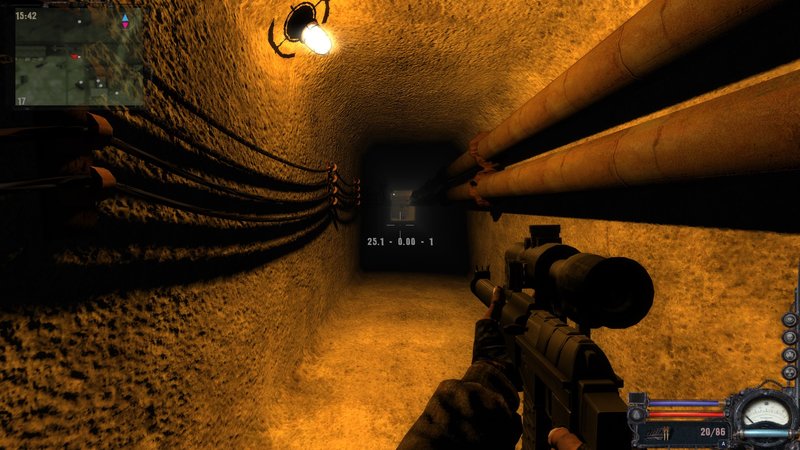Click the bullet ammo type icon
800x450 pixels.
(663, 431)
